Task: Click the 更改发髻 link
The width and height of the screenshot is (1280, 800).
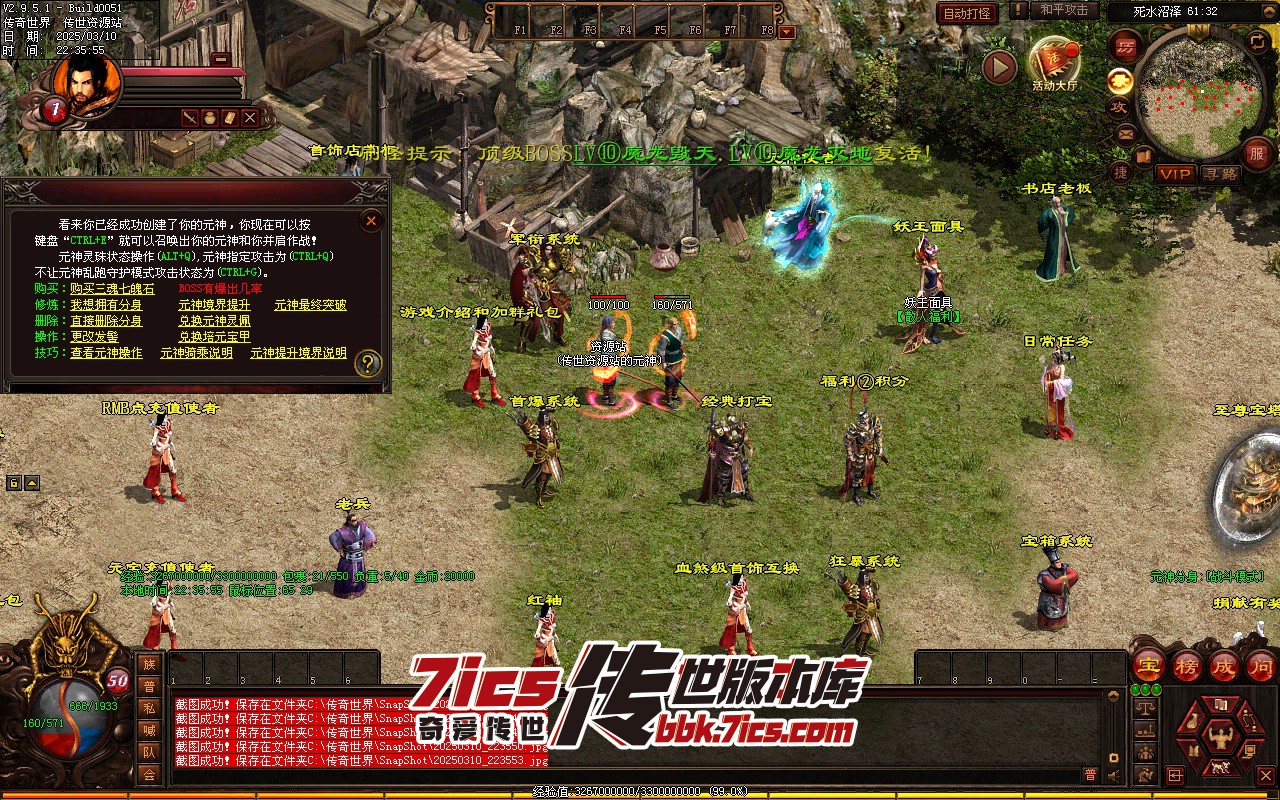Action: click(x=94, y=336)
